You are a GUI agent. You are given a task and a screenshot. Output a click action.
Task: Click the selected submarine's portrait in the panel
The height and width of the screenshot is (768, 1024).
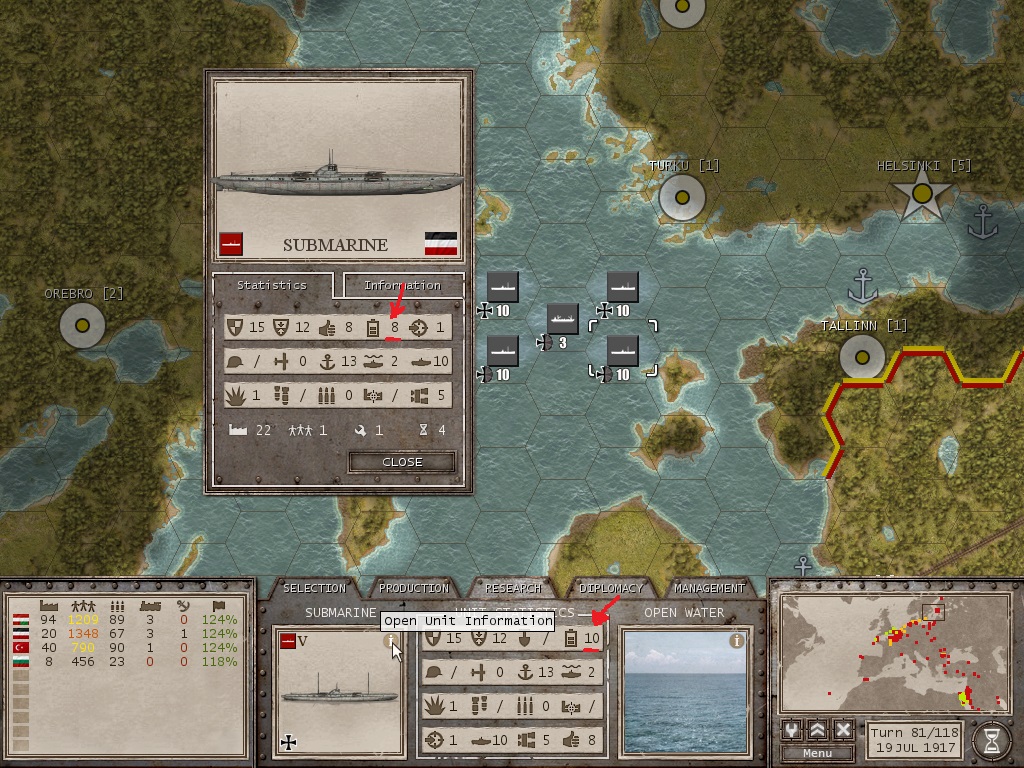[338, 690]
